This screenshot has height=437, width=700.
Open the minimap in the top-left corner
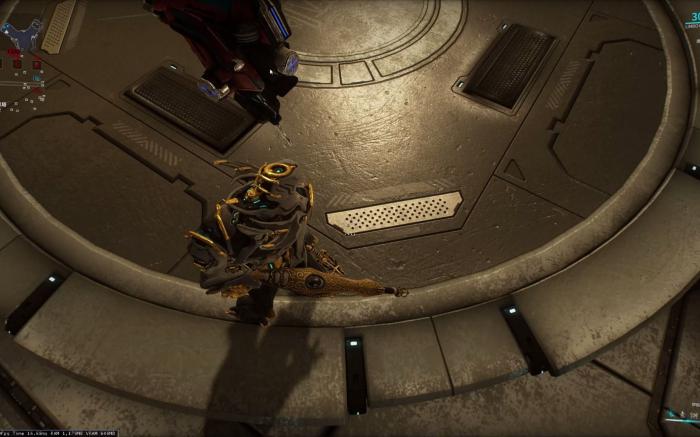pos(20,33)
